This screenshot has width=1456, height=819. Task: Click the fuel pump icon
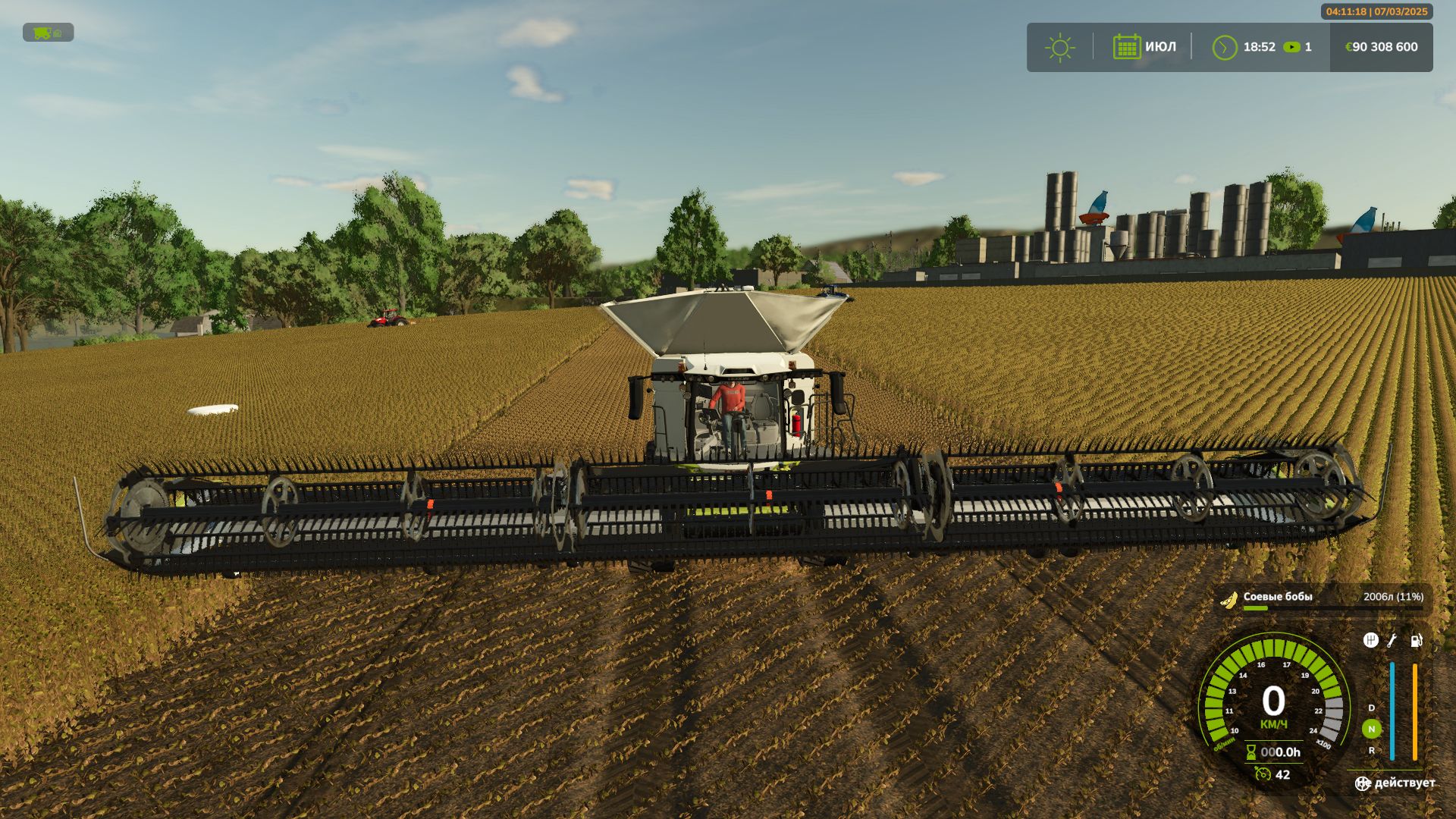coord(1416,641)
